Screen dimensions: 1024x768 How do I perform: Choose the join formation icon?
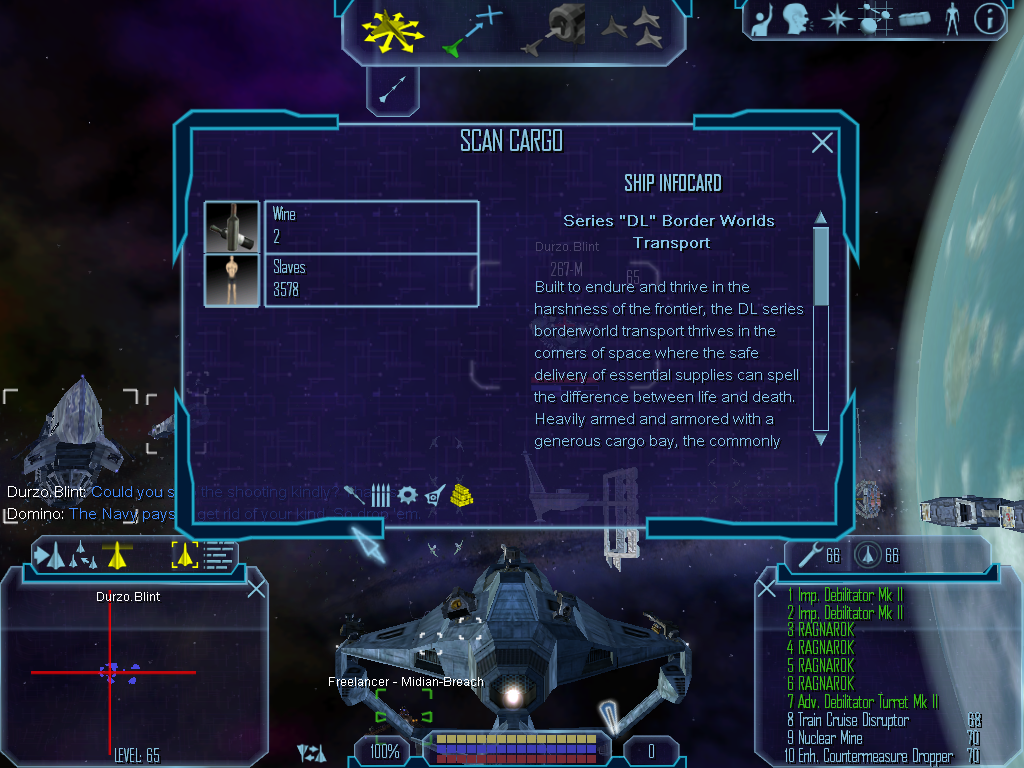(631, 27)
